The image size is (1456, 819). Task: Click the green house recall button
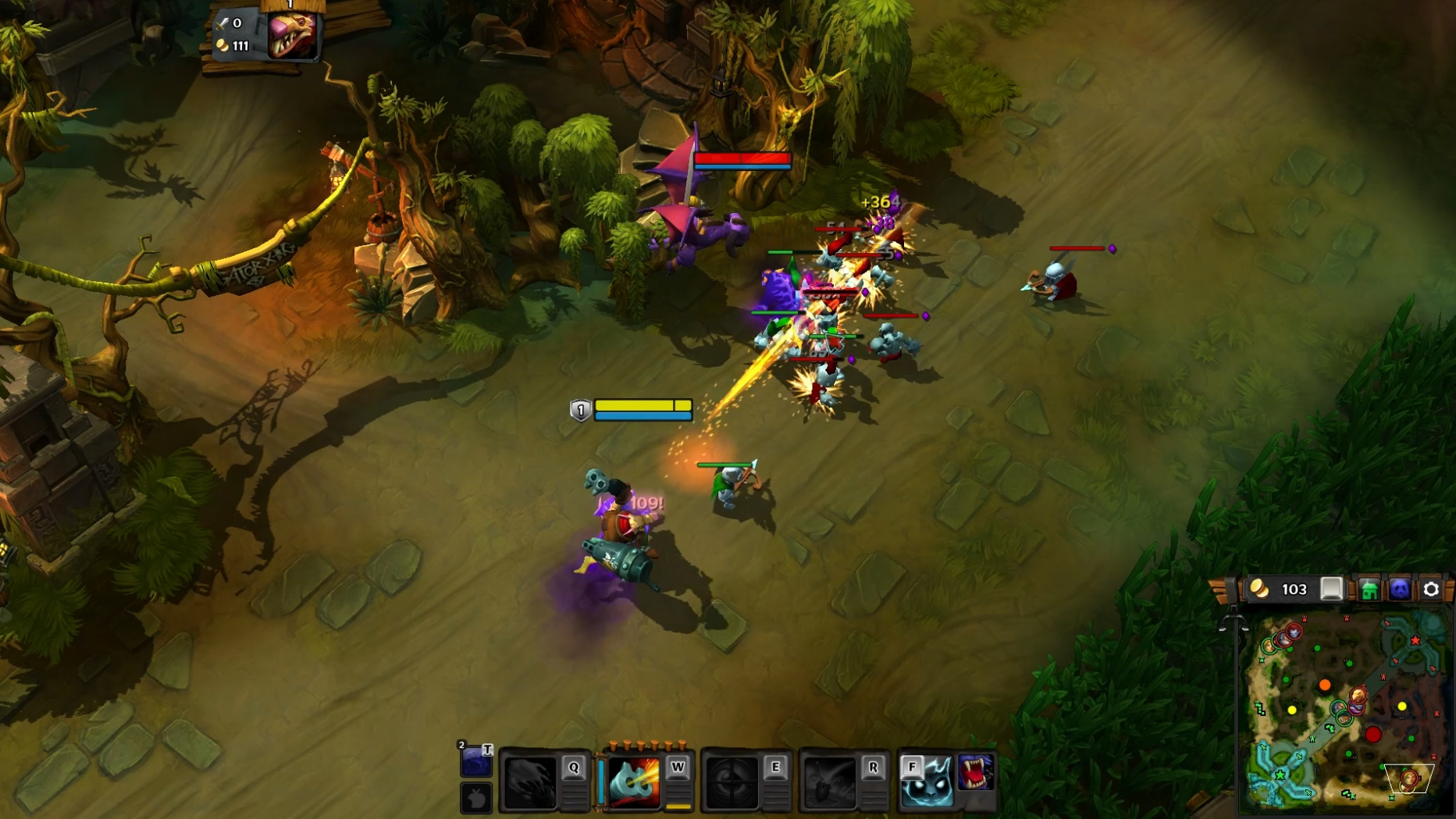point(1369,589)
